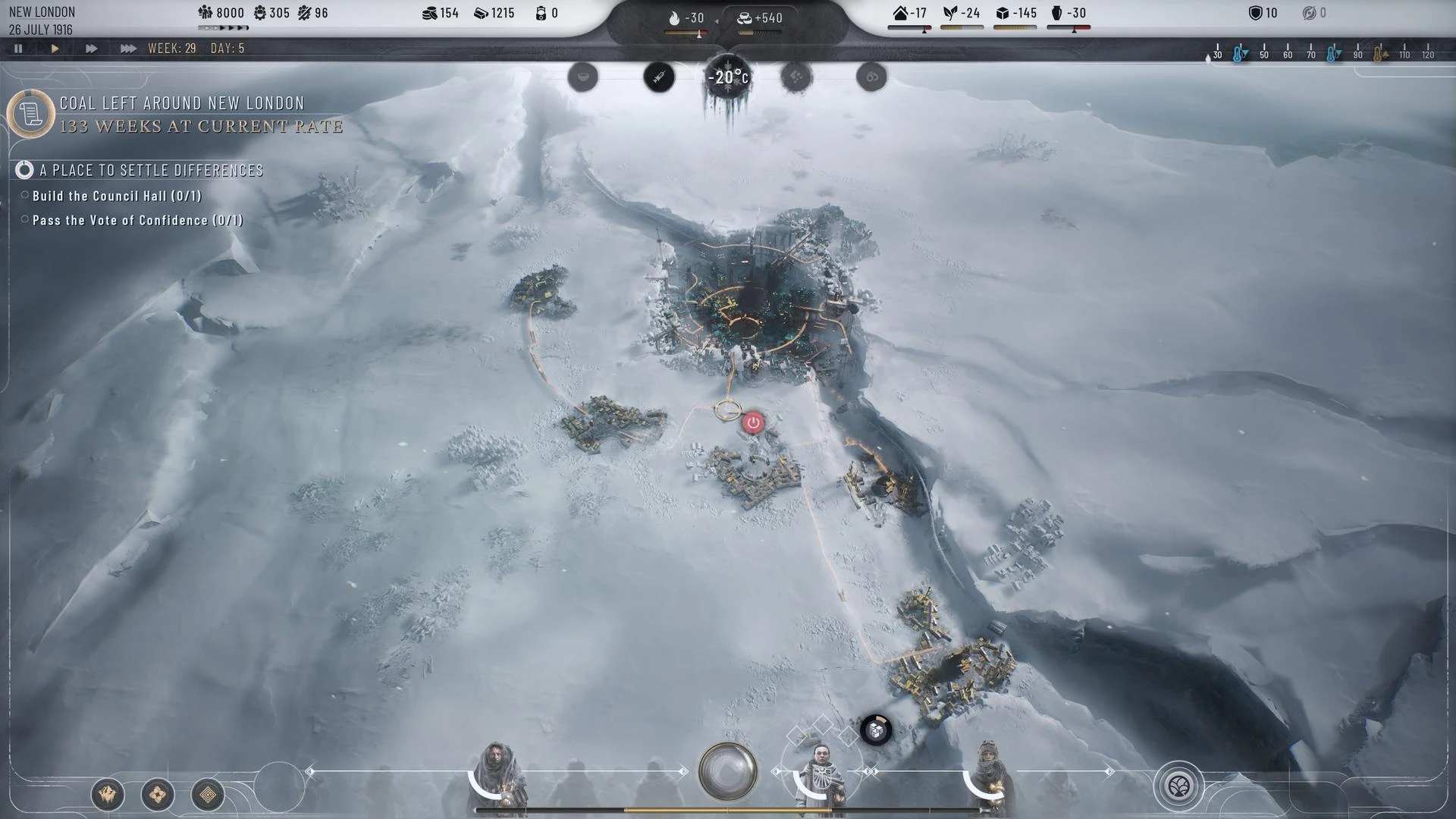Click the four-petal flower button
Screen dimensions: 1456x819
click(x=158, y=795)
